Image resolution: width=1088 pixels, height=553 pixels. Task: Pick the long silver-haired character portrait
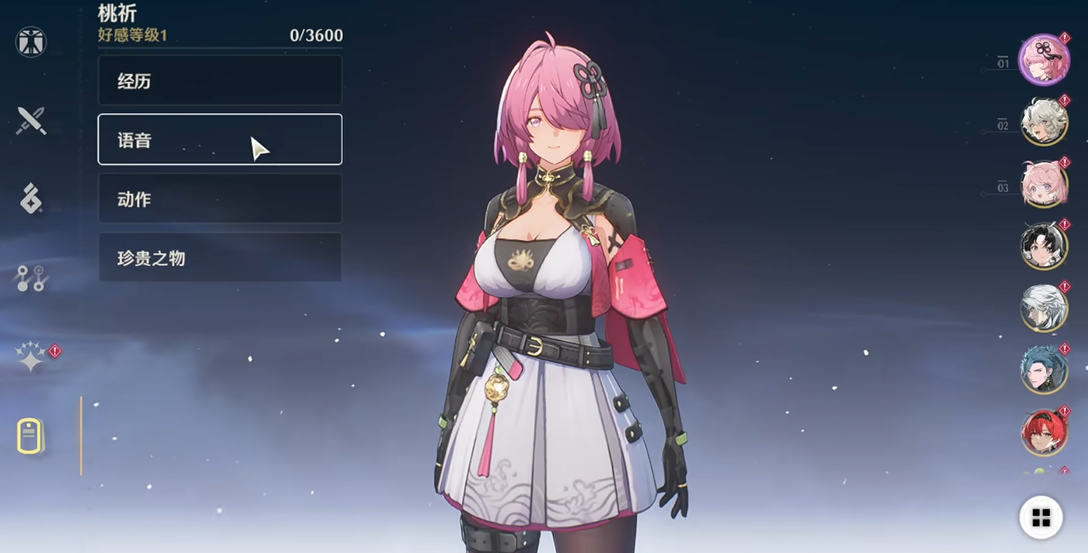1044,308
